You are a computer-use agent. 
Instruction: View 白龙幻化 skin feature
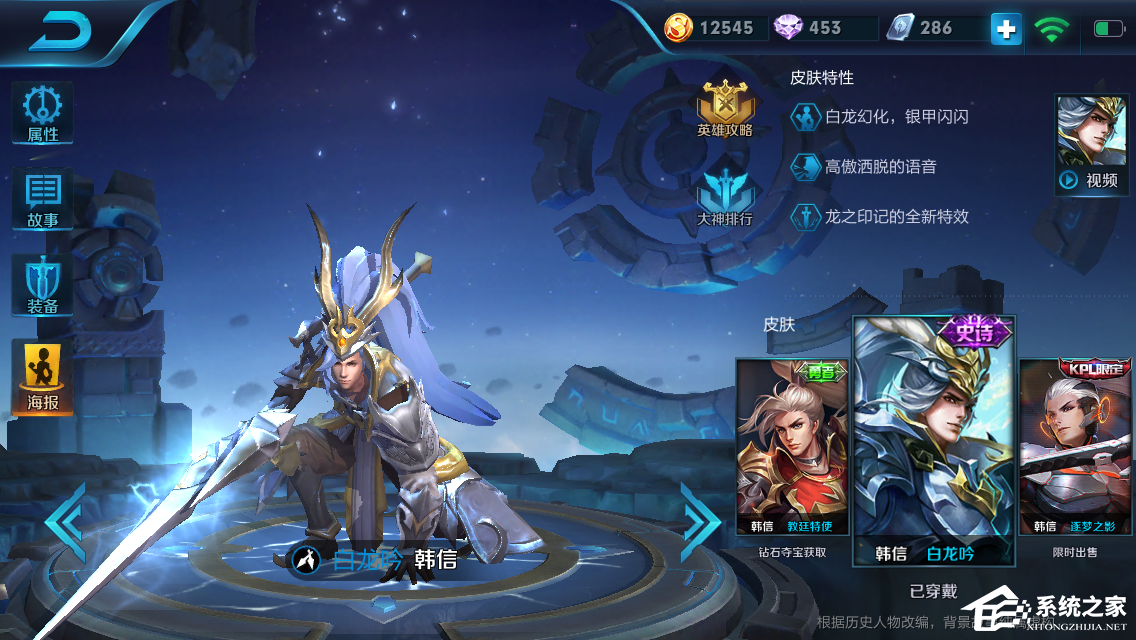click(880, 117)
